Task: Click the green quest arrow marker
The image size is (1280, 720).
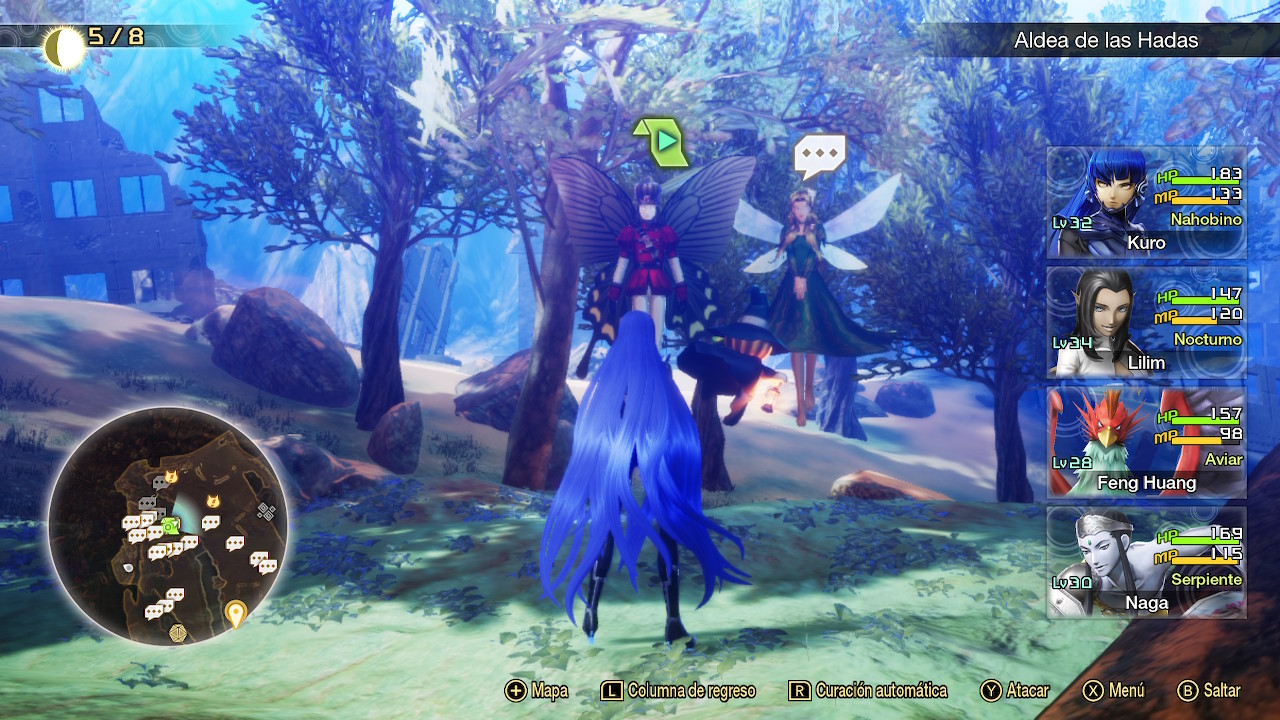Action: [x=660, y=142]
